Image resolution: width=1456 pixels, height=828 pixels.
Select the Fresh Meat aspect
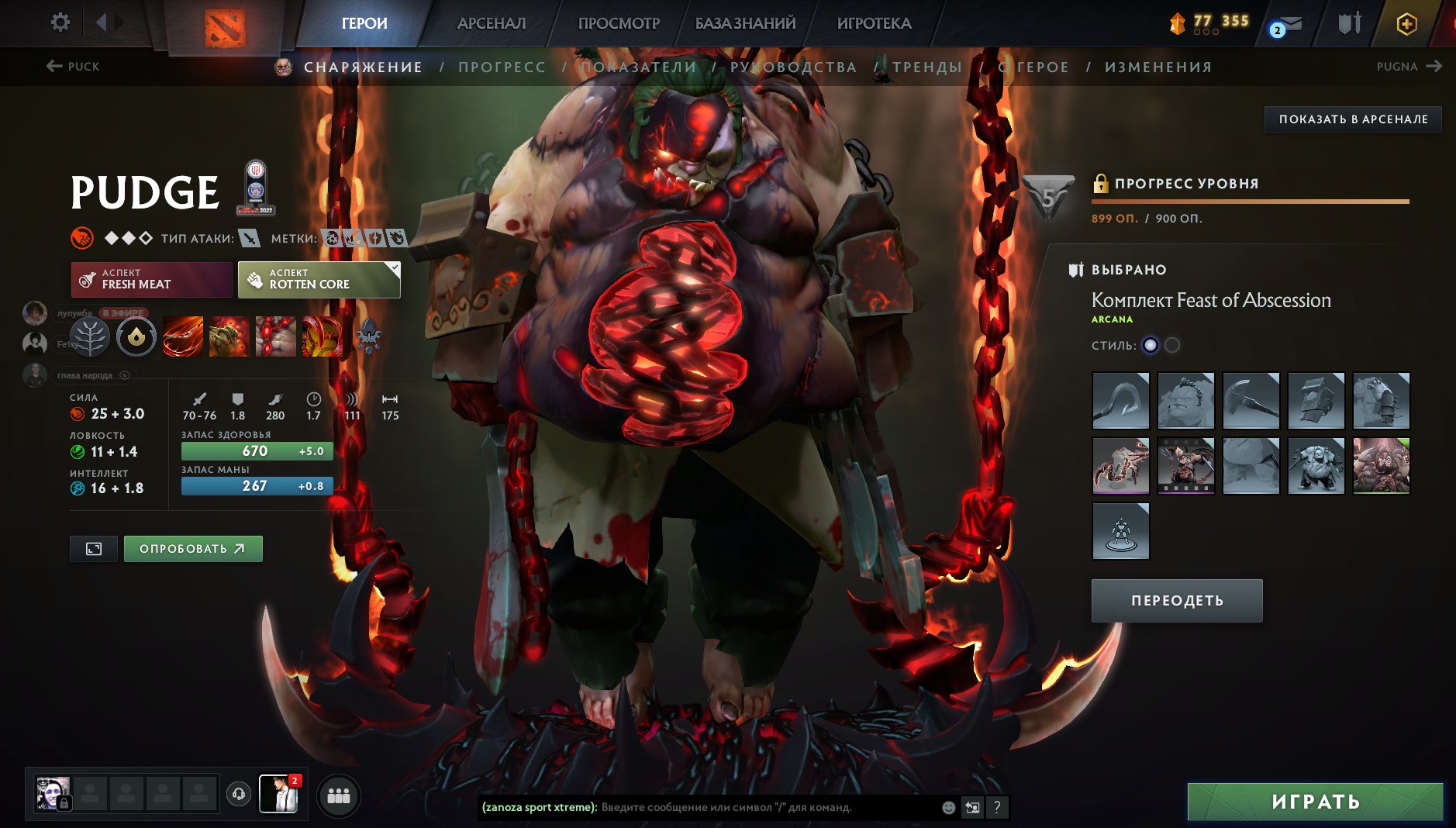click(151, 278)
